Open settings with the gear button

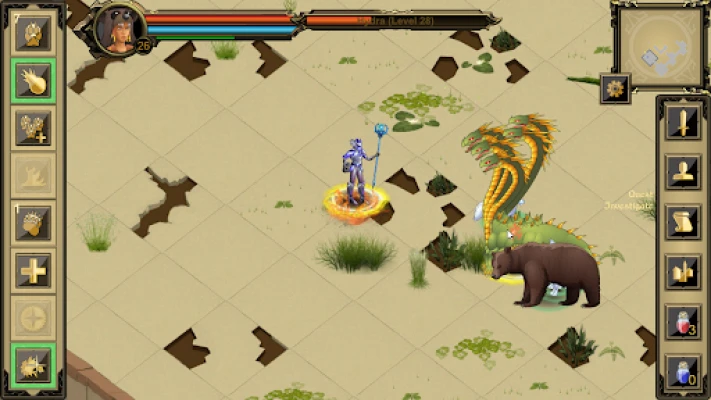coord(614,88)
